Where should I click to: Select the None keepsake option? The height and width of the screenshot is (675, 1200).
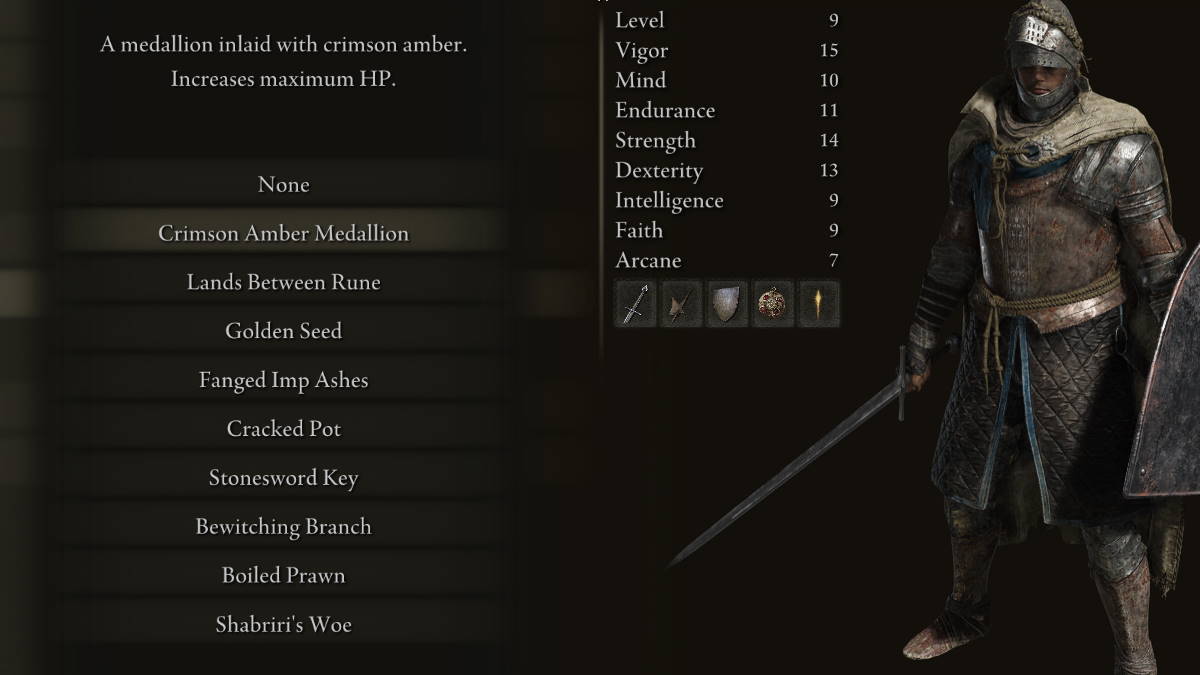point(283,185)
